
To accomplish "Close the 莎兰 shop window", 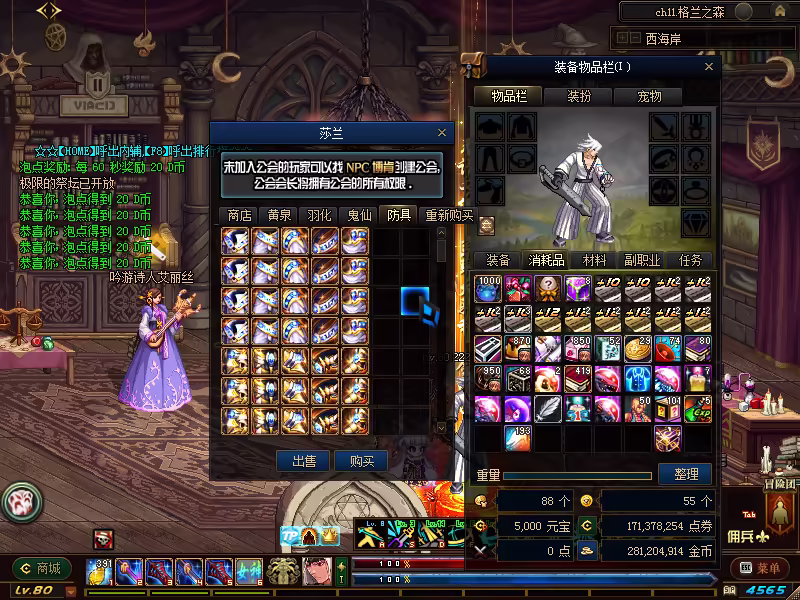I will 443,133.
